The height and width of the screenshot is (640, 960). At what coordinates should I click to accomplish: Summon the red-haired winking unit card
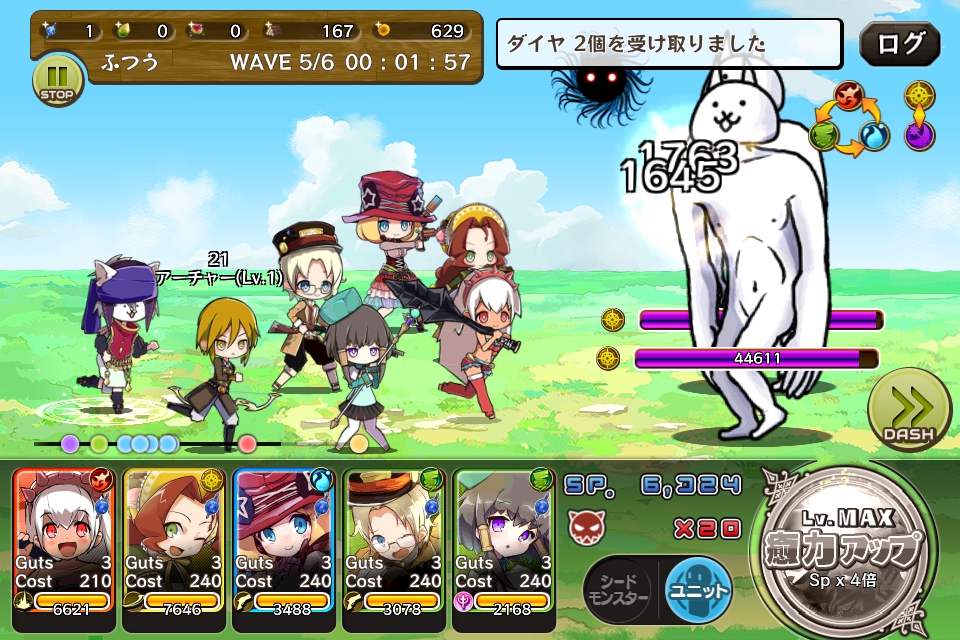(175, 540)
